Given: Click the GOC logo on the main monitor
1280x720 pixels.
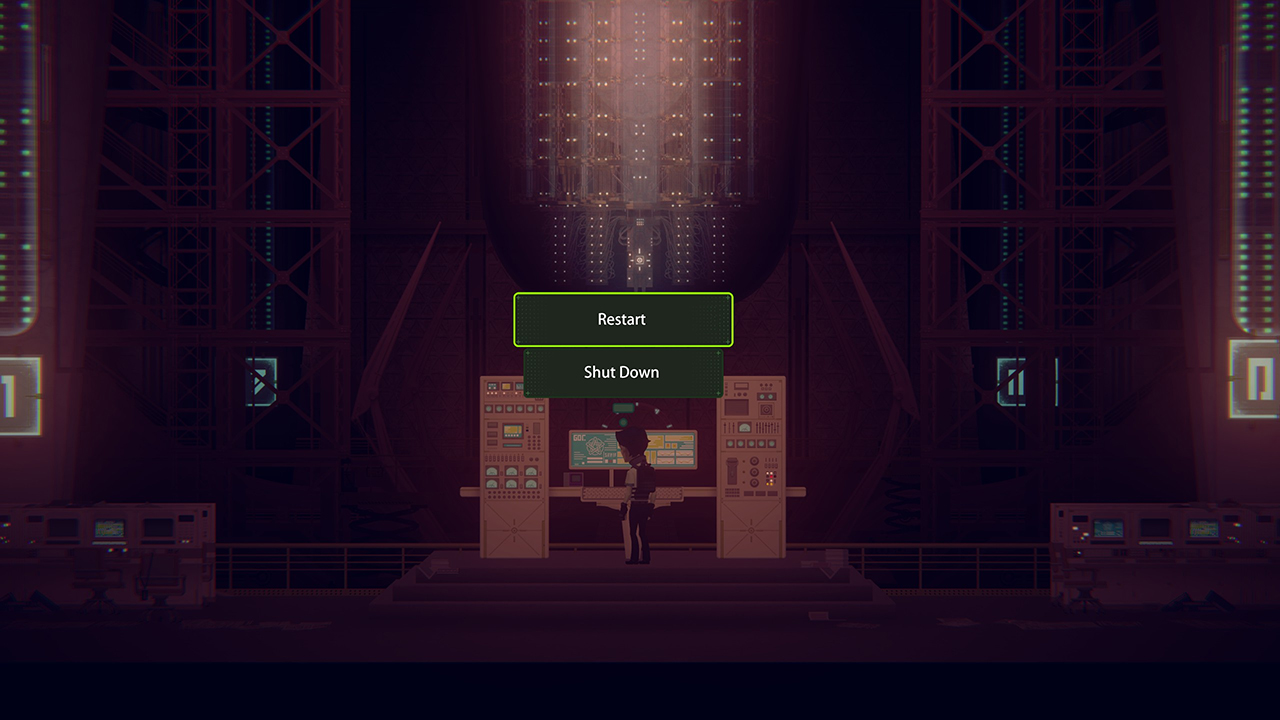Looking at the screenshot, I should pyautogui.click(x=579, y=436).
